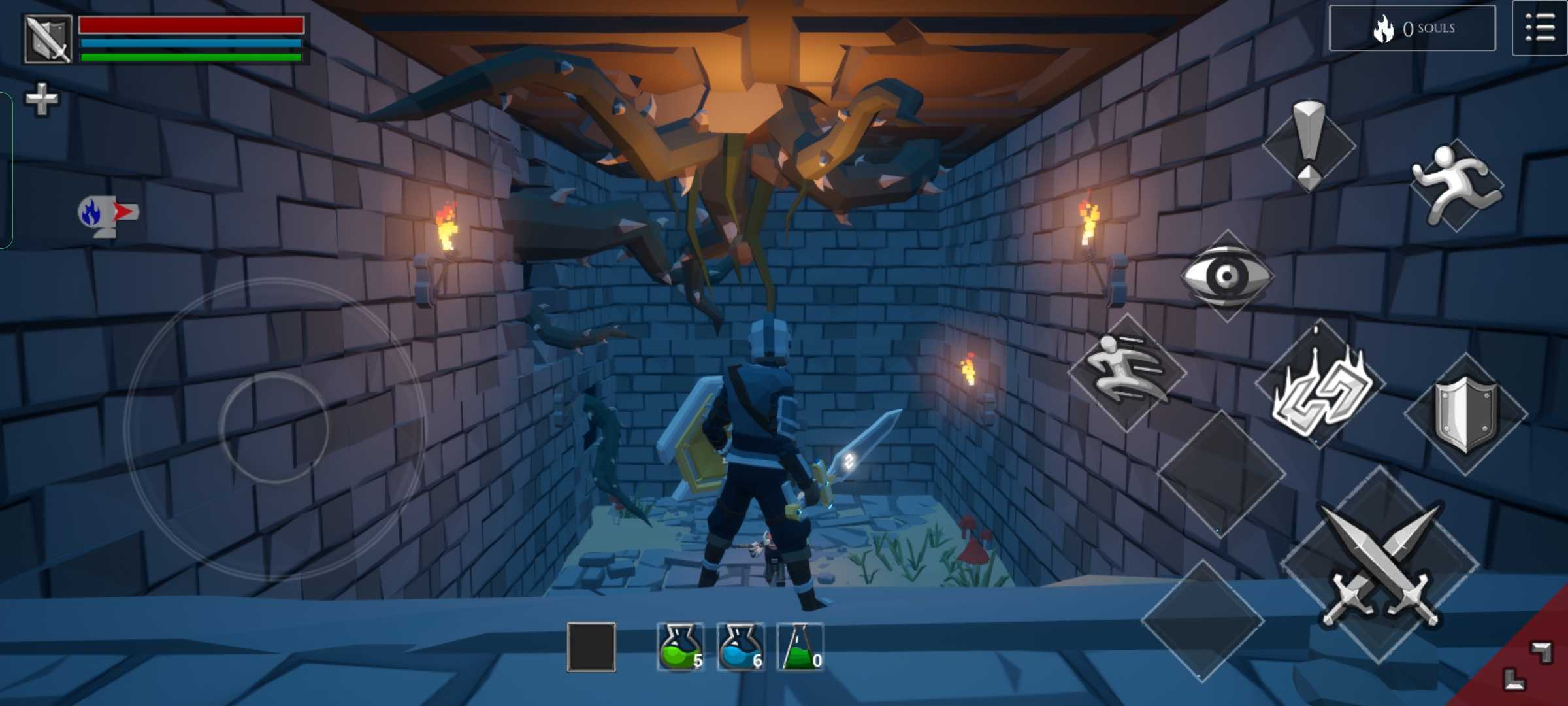Select the blue flame arrow icon
This screenshot has width=1568, height=706.
click(108, 214)
